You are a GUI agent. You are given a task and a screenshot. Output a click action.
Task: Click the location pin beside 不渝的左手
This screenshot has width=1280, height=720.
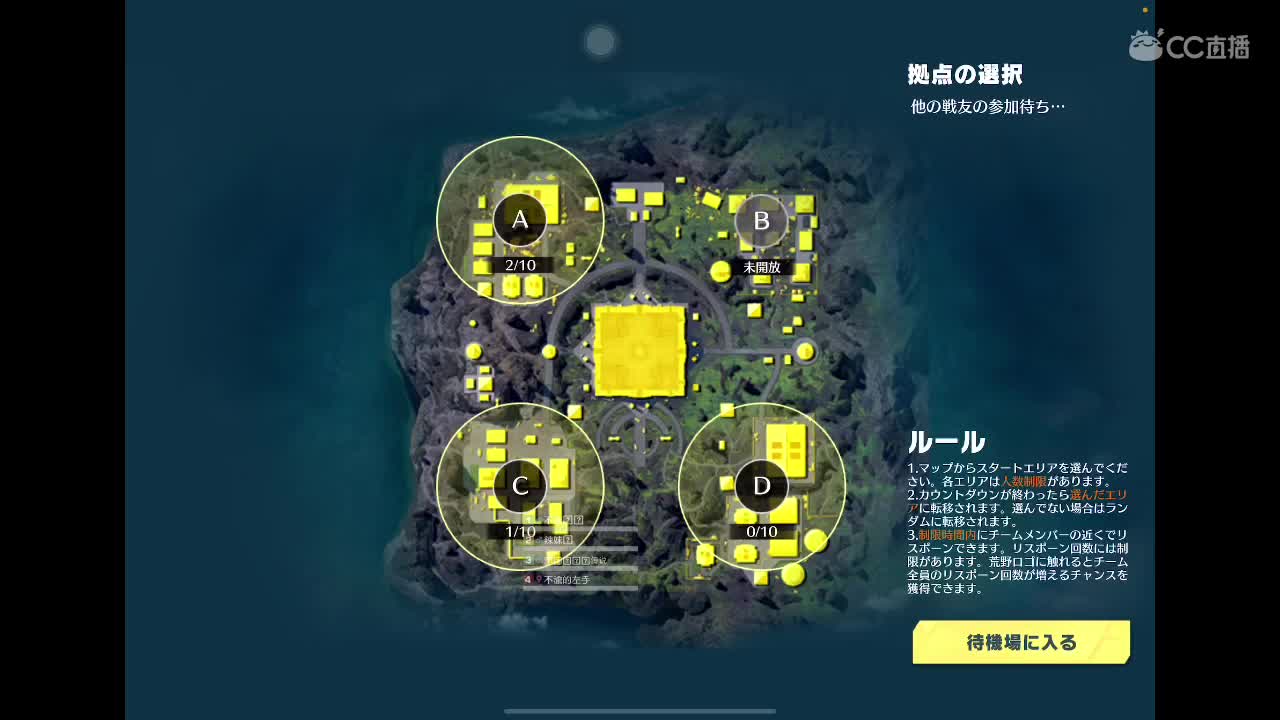point(538,578)
